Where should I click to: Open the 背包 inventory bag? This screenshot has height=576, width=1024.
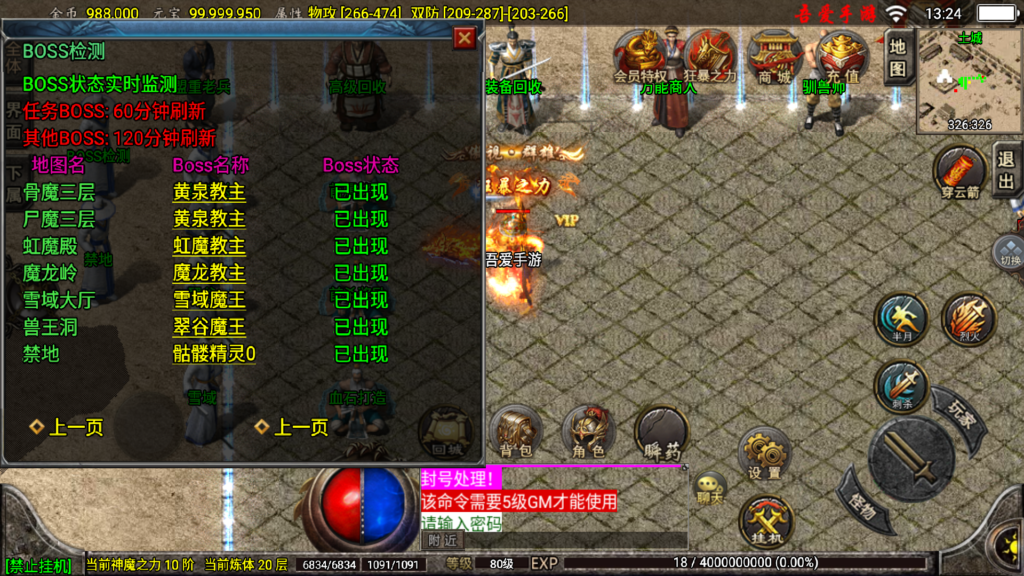click(x=515, y=432)
